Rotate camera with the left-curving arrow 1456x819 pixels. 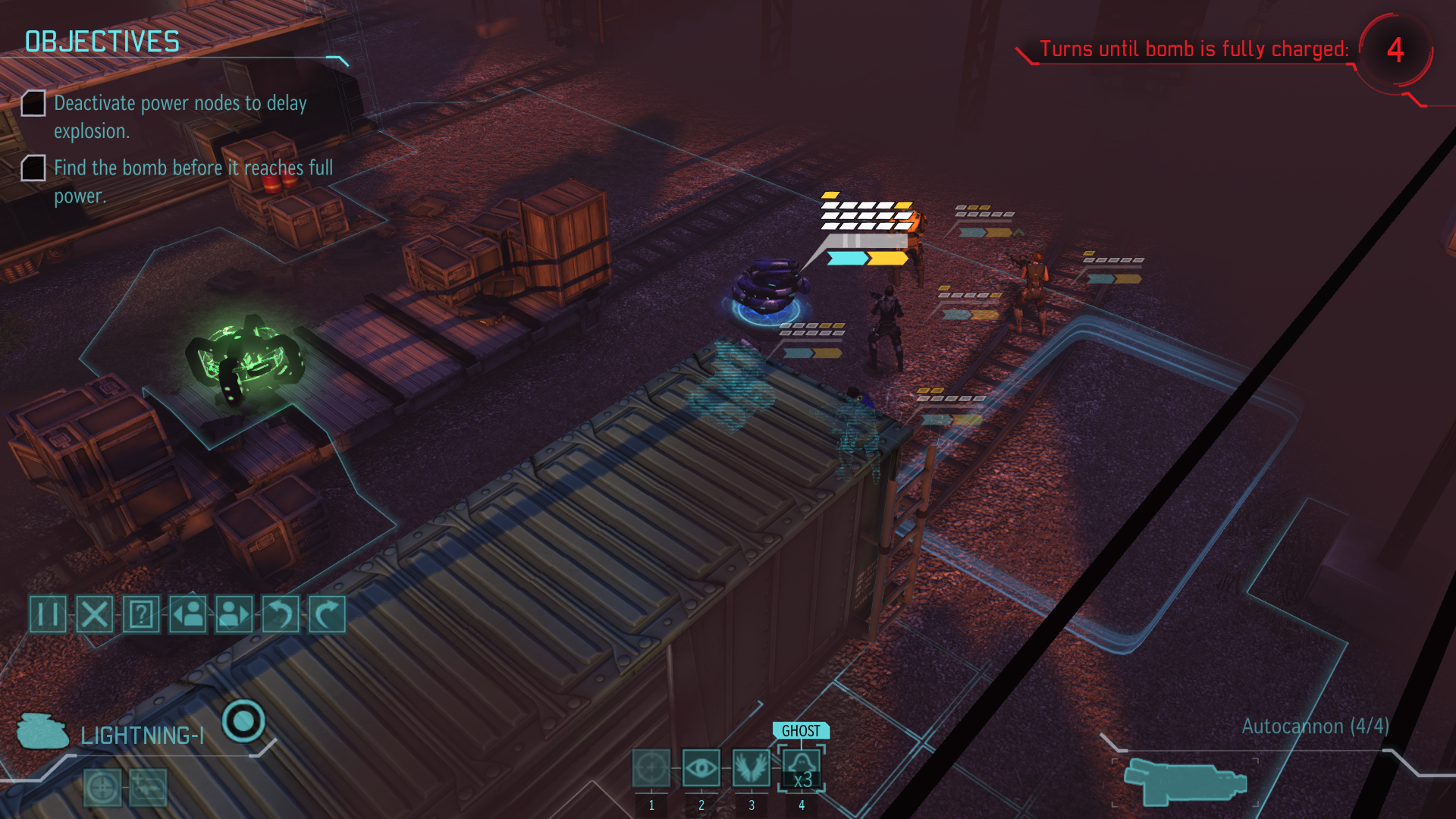281,613
